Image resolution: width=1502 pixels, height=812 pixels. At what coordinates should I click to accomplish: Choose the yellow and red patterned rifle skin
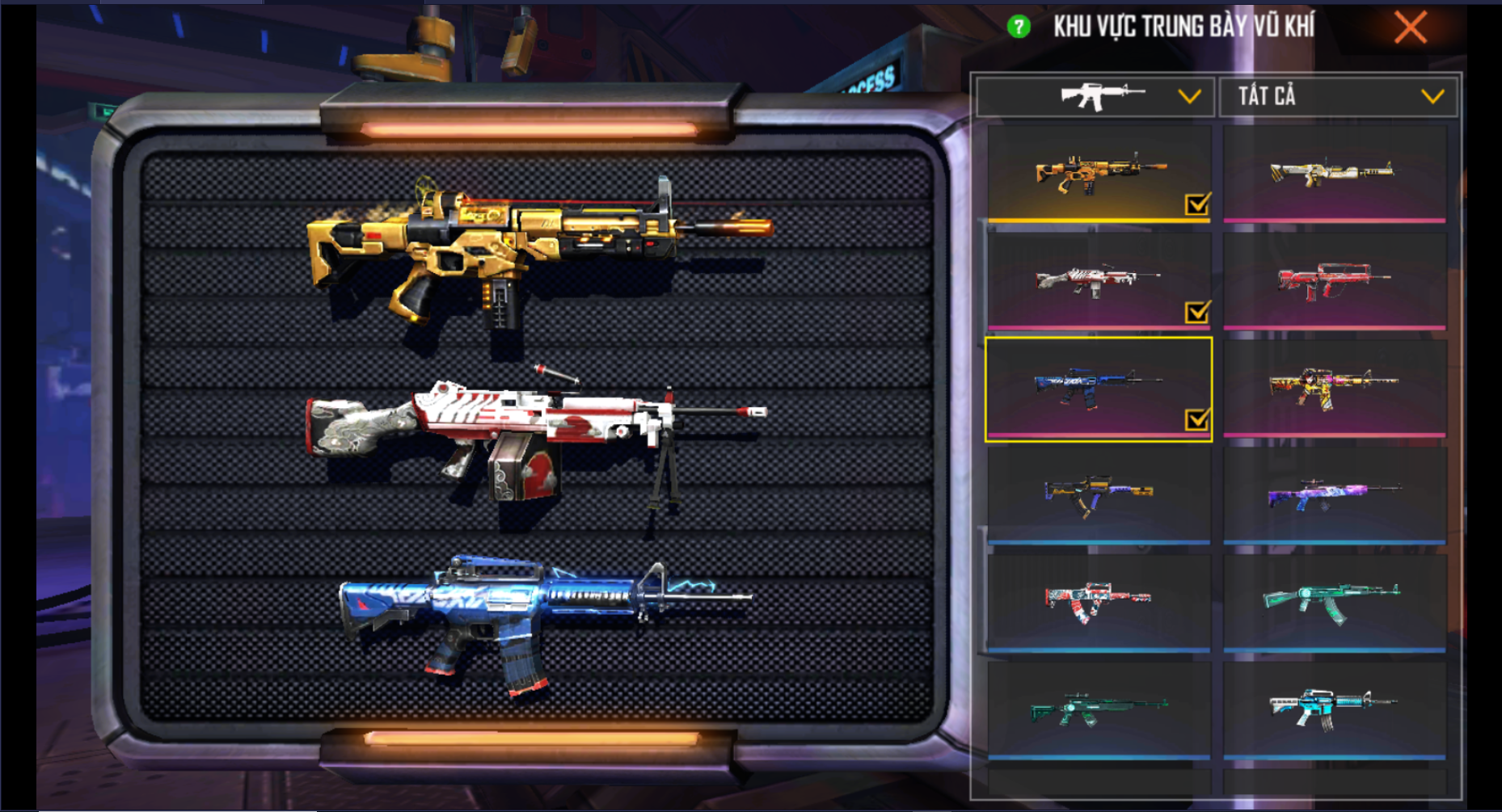pyautogui.click(x=1334, y=386)
